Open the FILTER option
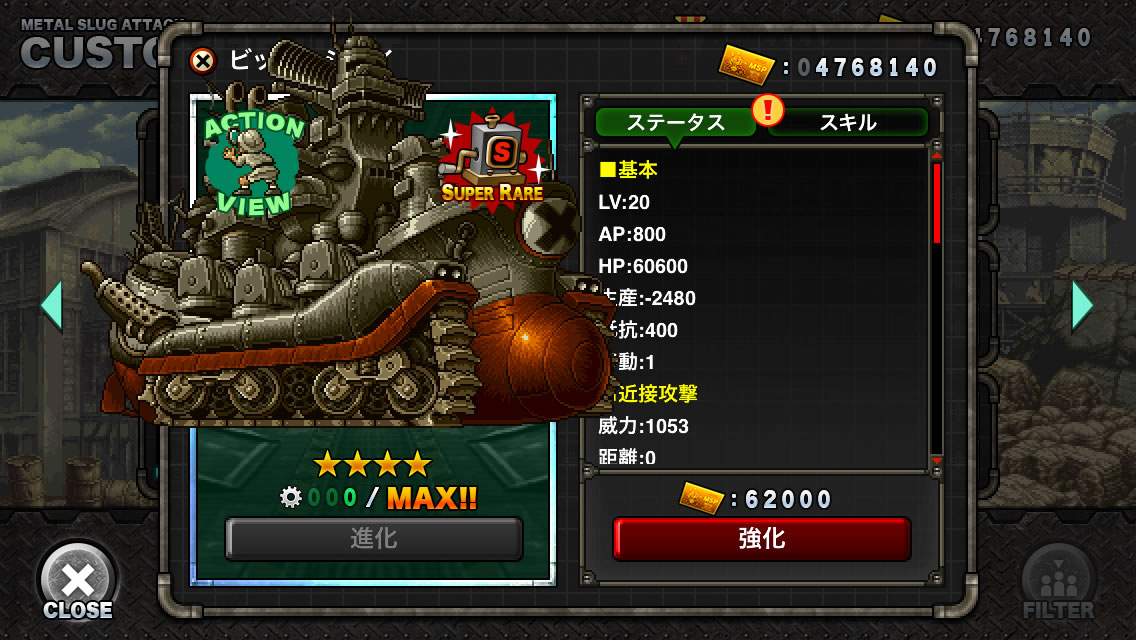 [x=1057, y=583]
